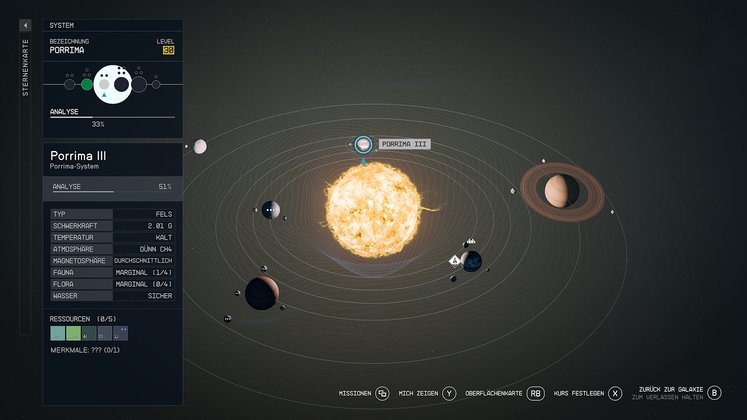Image resolution: width=747 pixels, height=420 pixels.
Task: Select the pale planet on the outermost orbit
Action: [200, 147]
